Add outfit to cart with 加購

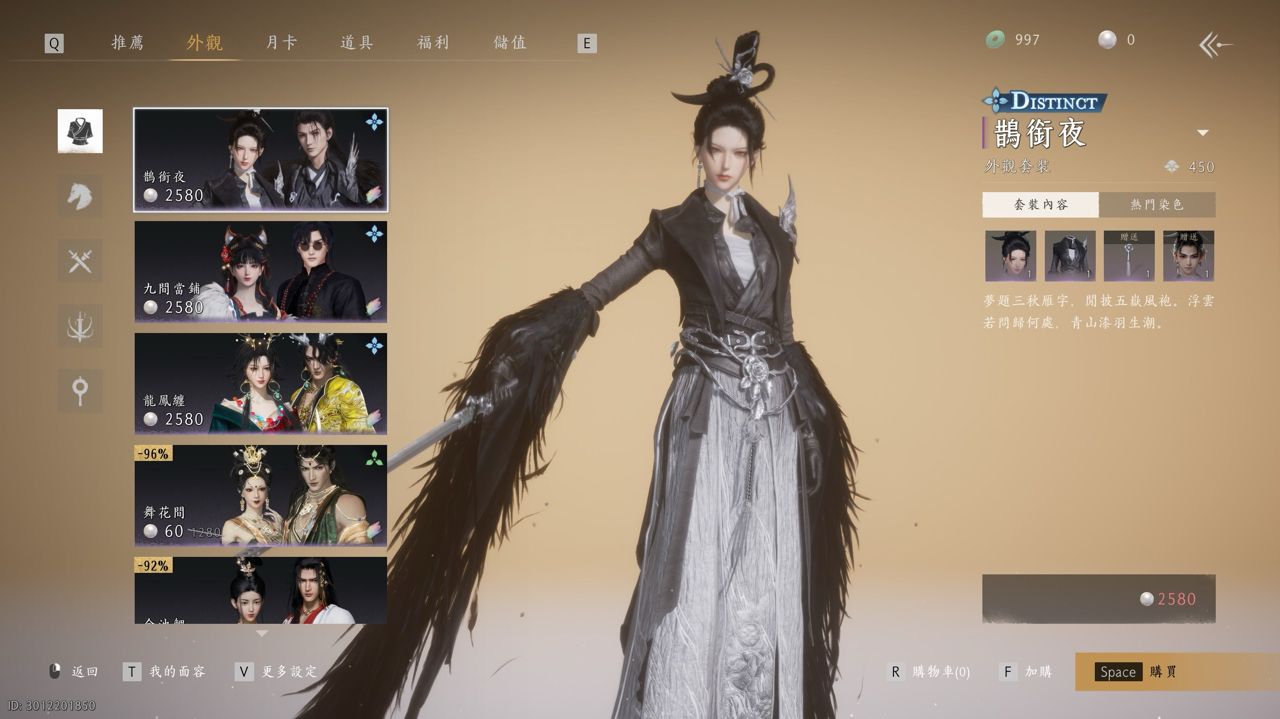pos(1027,672)
